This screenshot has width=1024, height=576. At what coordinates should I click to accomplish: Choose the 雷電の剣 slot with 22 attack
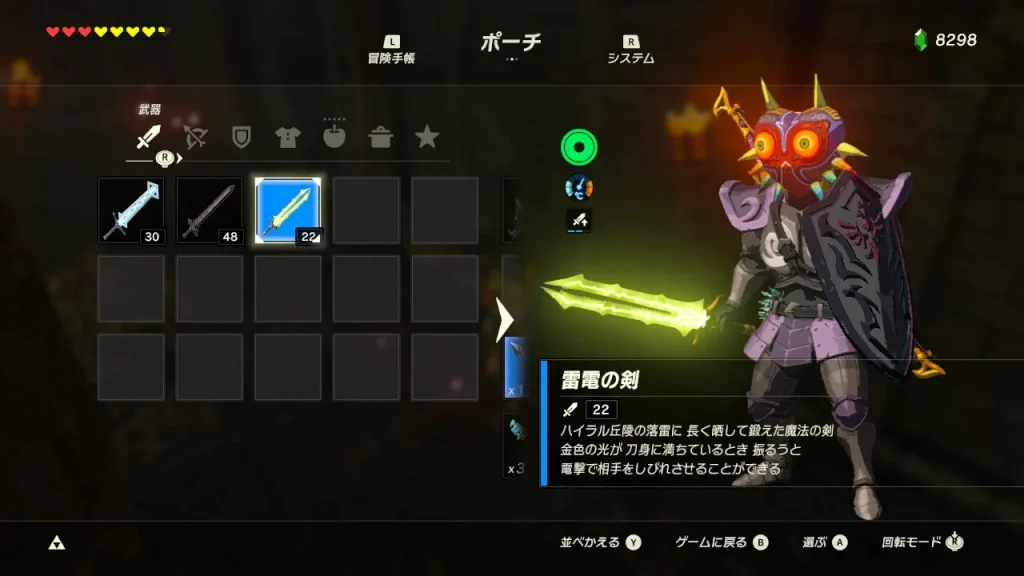point(287,210)
